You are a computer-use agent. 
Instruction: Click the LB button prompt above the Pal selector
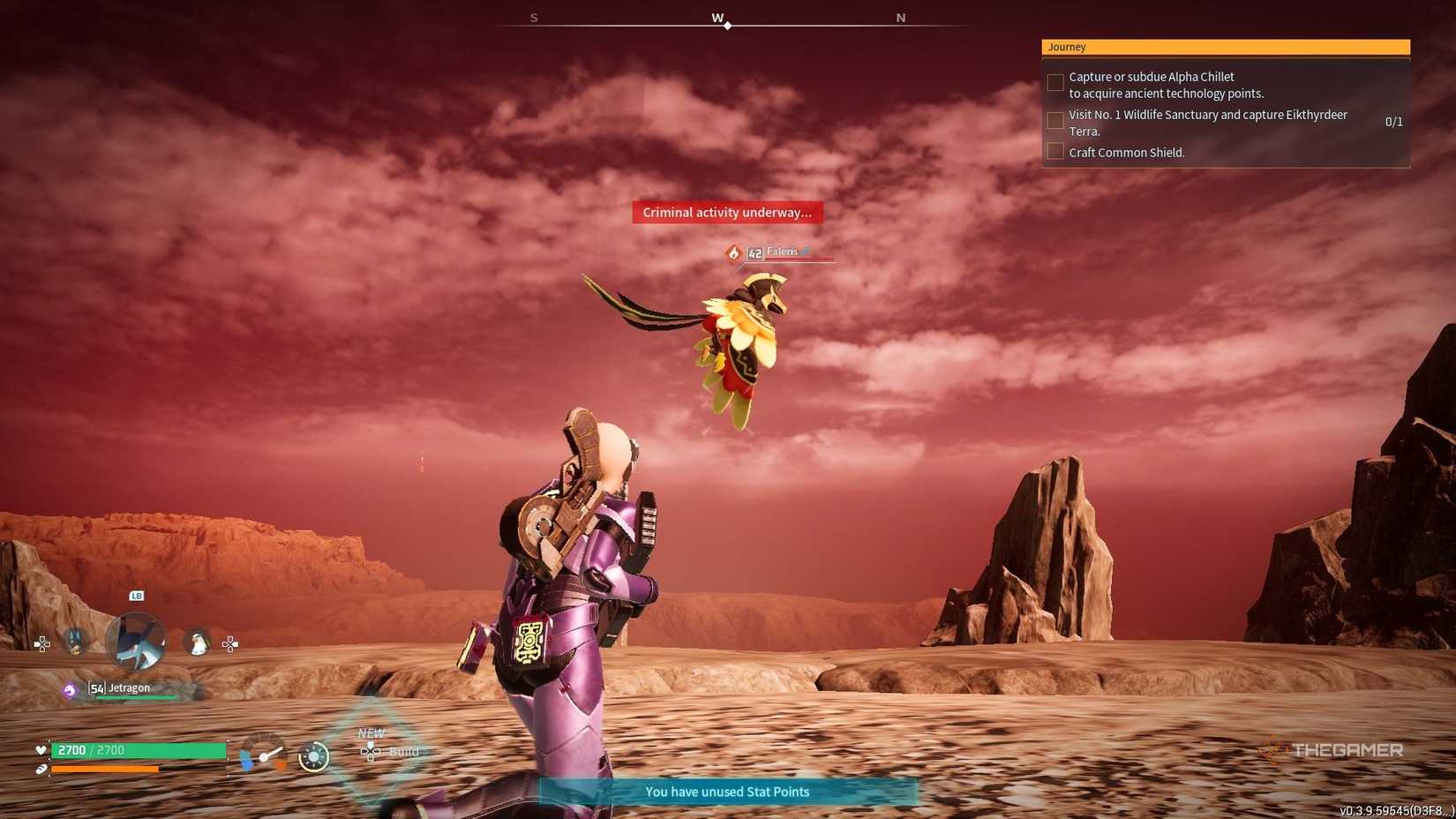point(137,596)
